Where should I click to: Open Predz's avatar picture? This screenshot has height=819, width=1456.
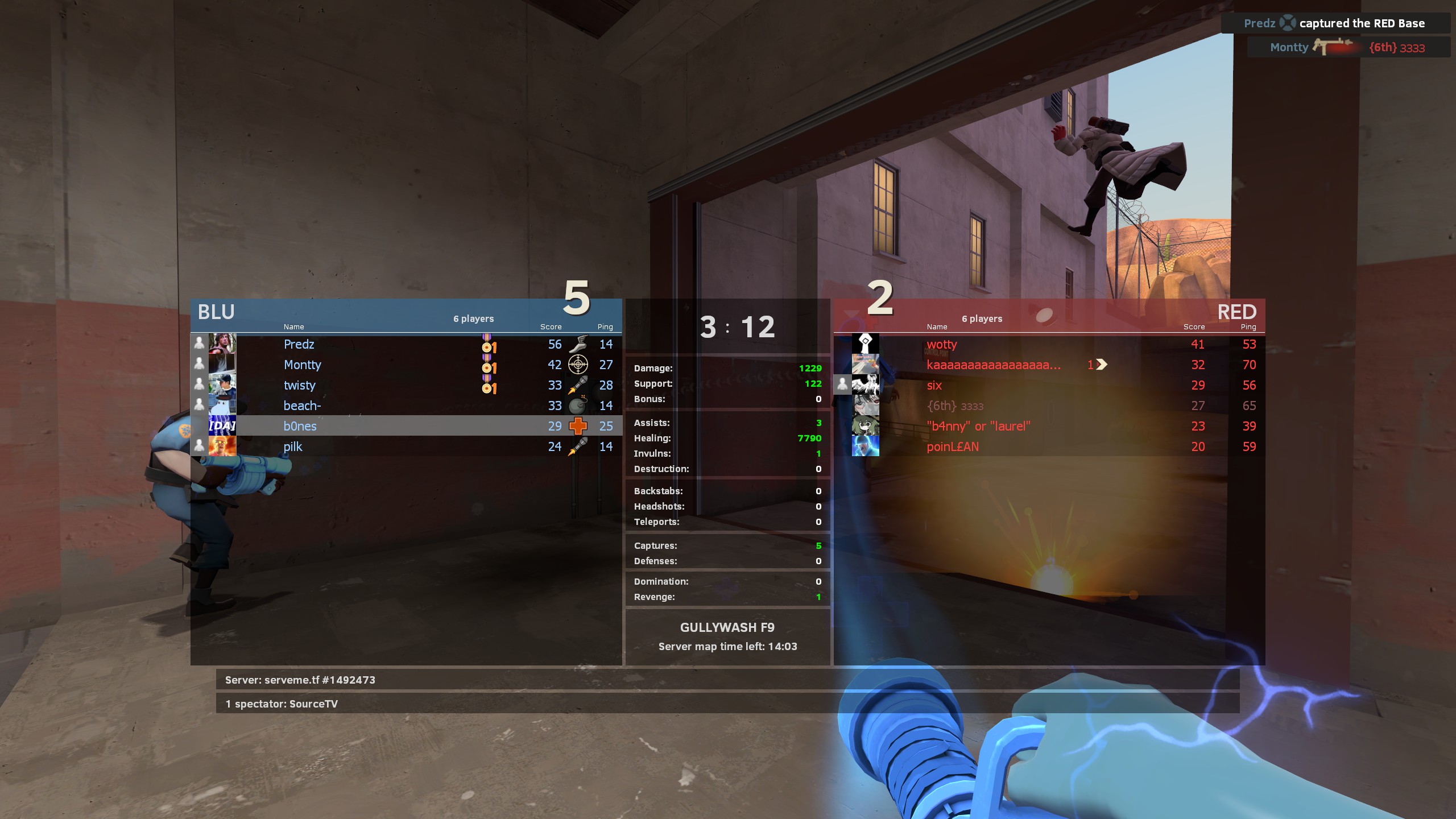222,344
